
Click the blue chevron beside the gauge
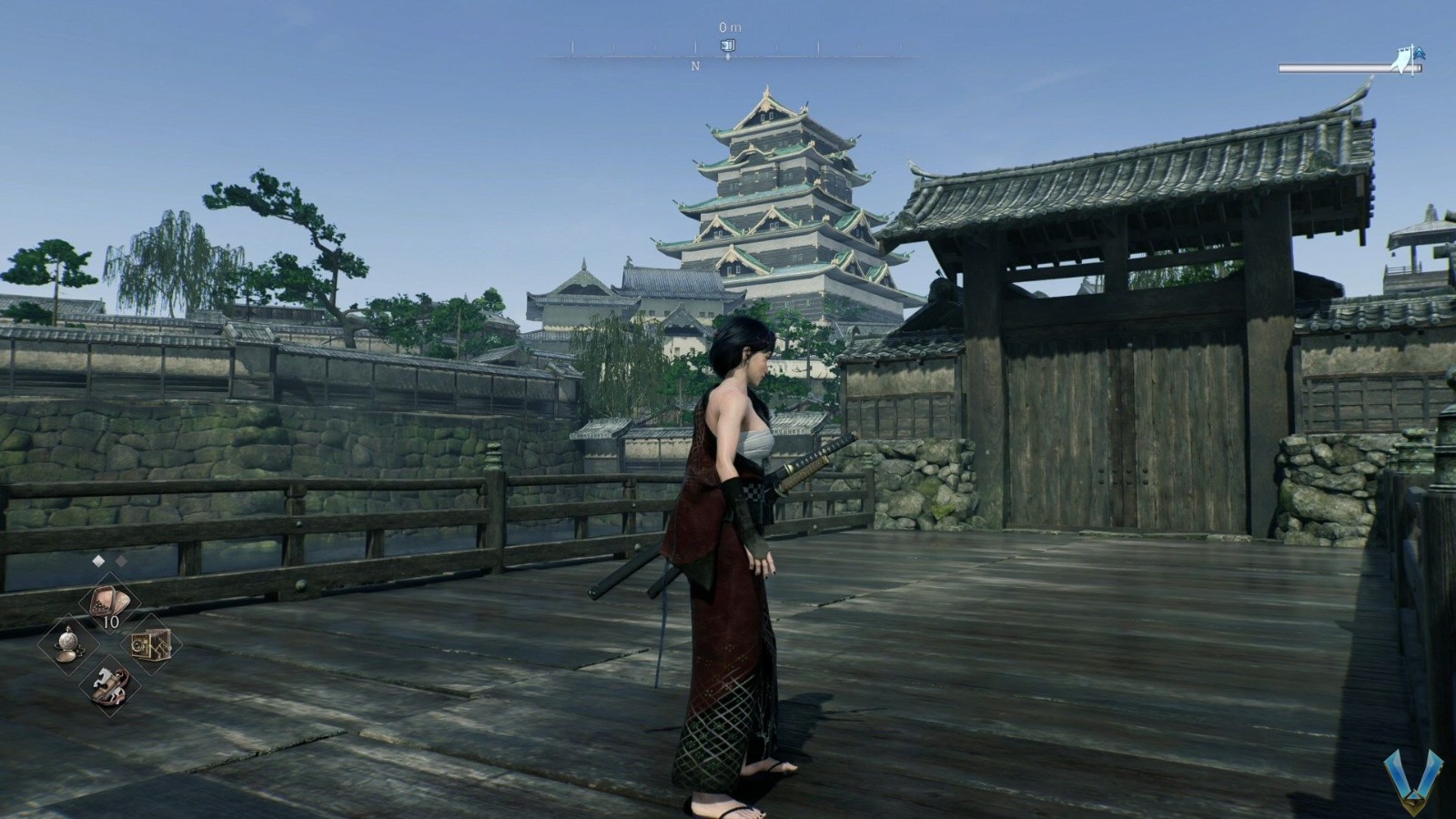[1421, 52]
